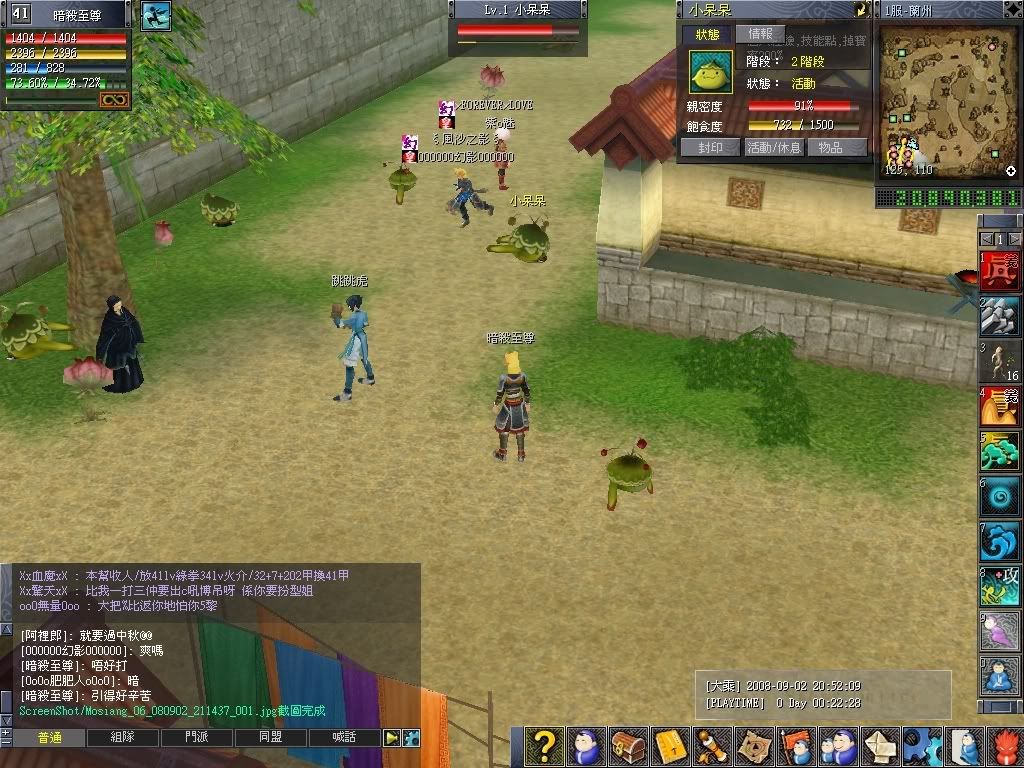This screenshot has width=1024, height=768.
Task: Select the 門派 chat channel
Action: pos(197,738)
